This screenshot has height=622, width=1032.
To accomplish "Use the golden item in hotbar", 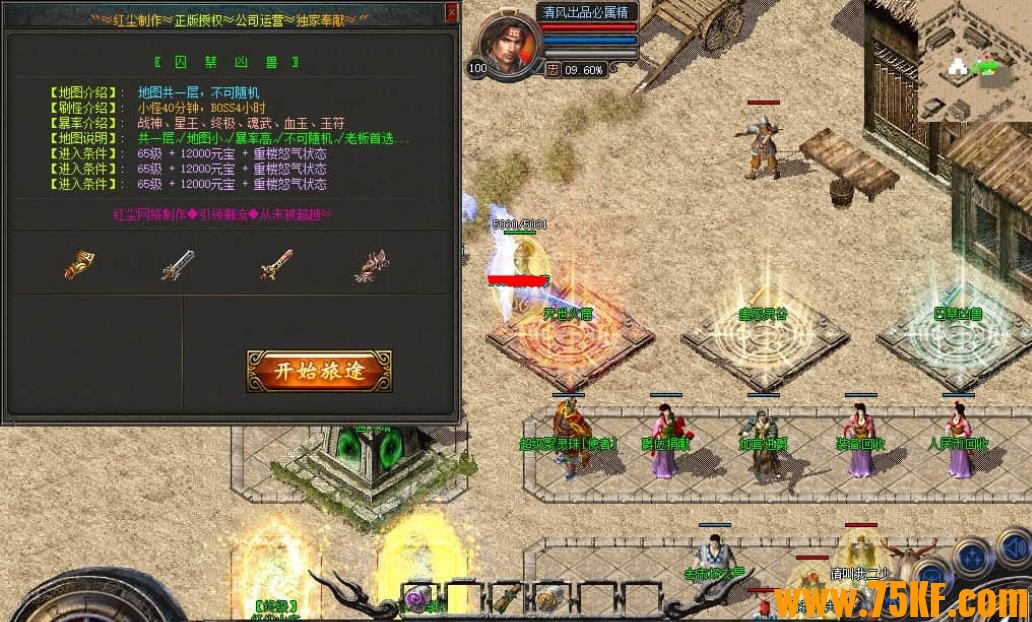I will [x=548, y=599].
